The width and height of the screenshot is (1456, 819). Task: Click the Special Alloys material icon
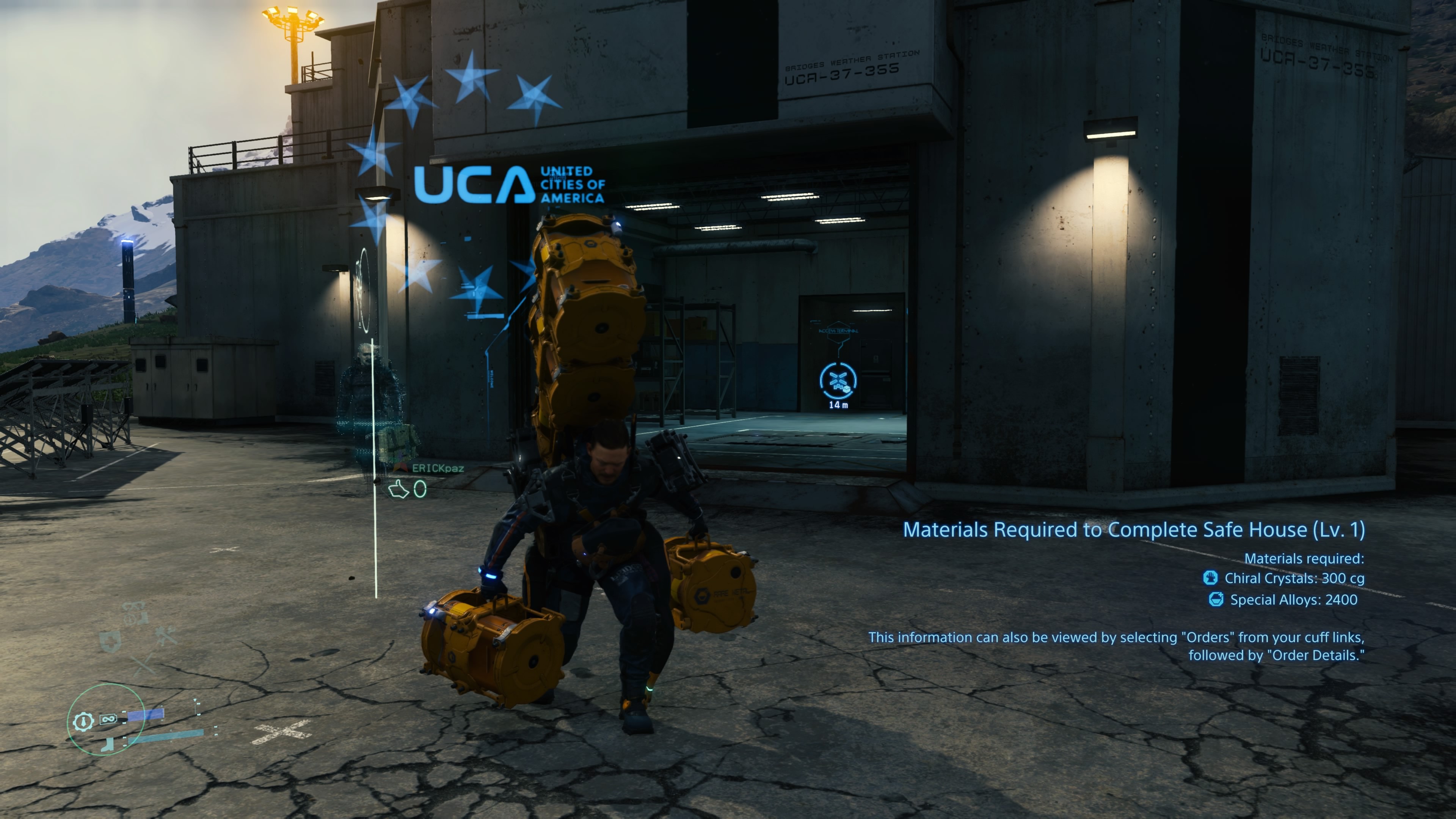point(1216,599)
